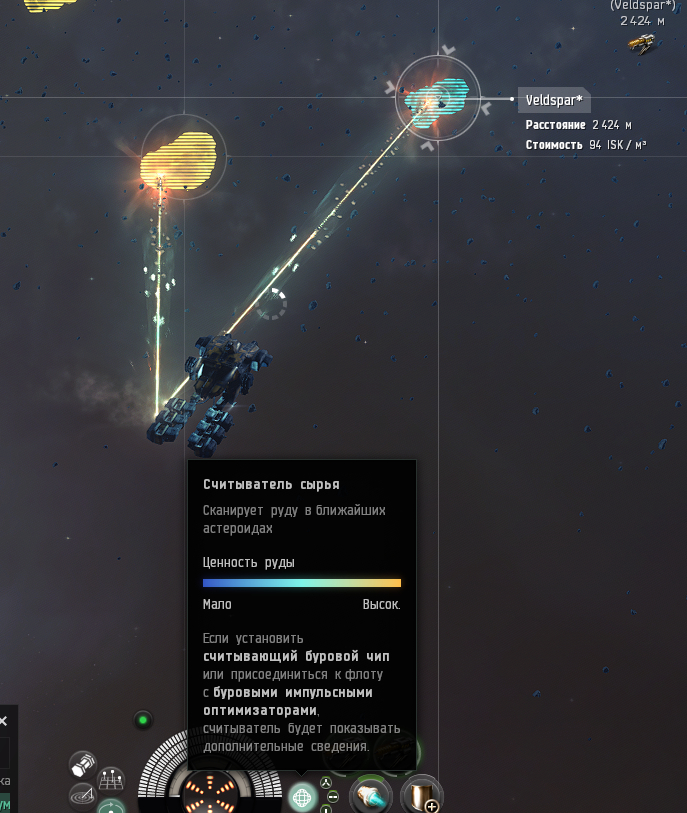Open the directional scanner radar icon
The width and height of the screenshot is (687, 813).
(82, 795)
